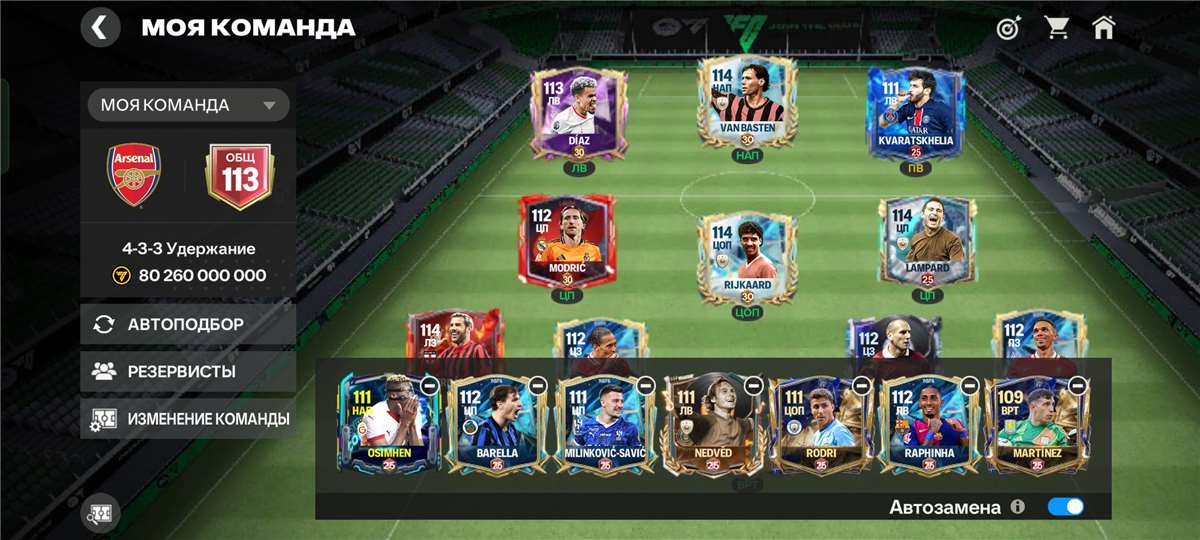Show info about Автозамена
The height and width of the screenshot is (540, 1200).
(x=1018, y=507)
